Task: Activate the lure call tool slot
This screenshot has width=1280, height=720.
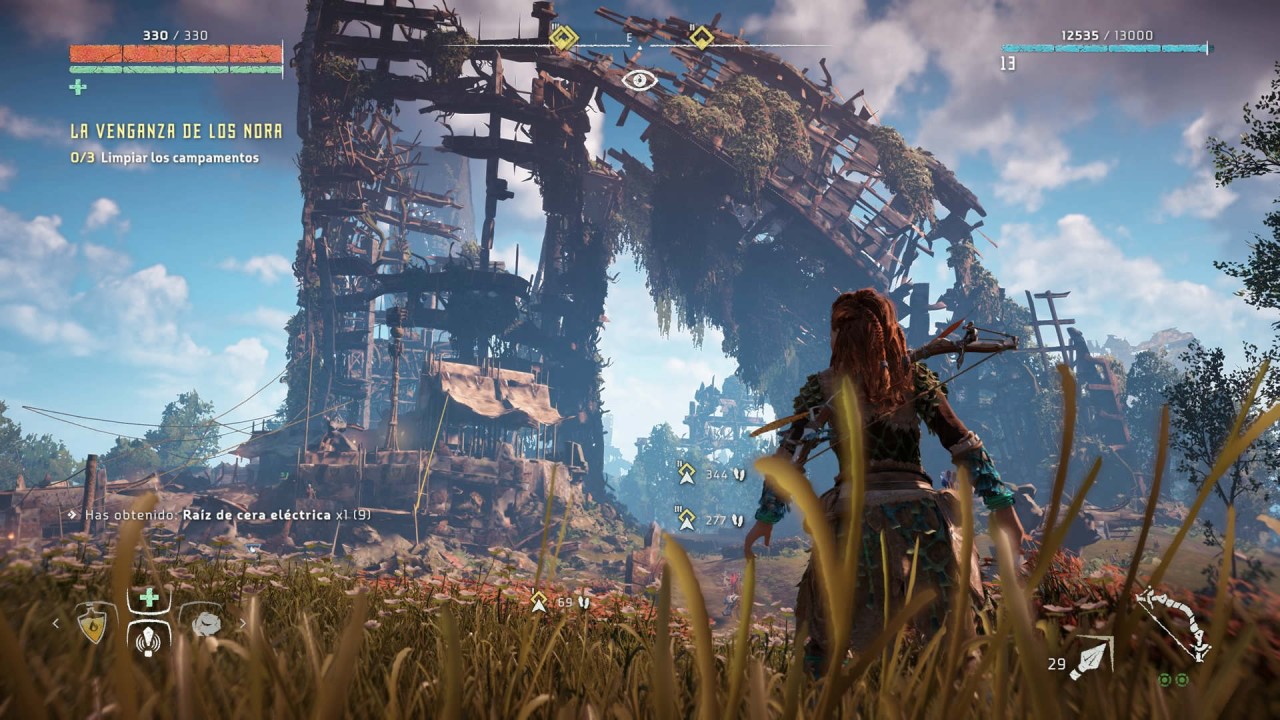Action: (x=149, y=638)
